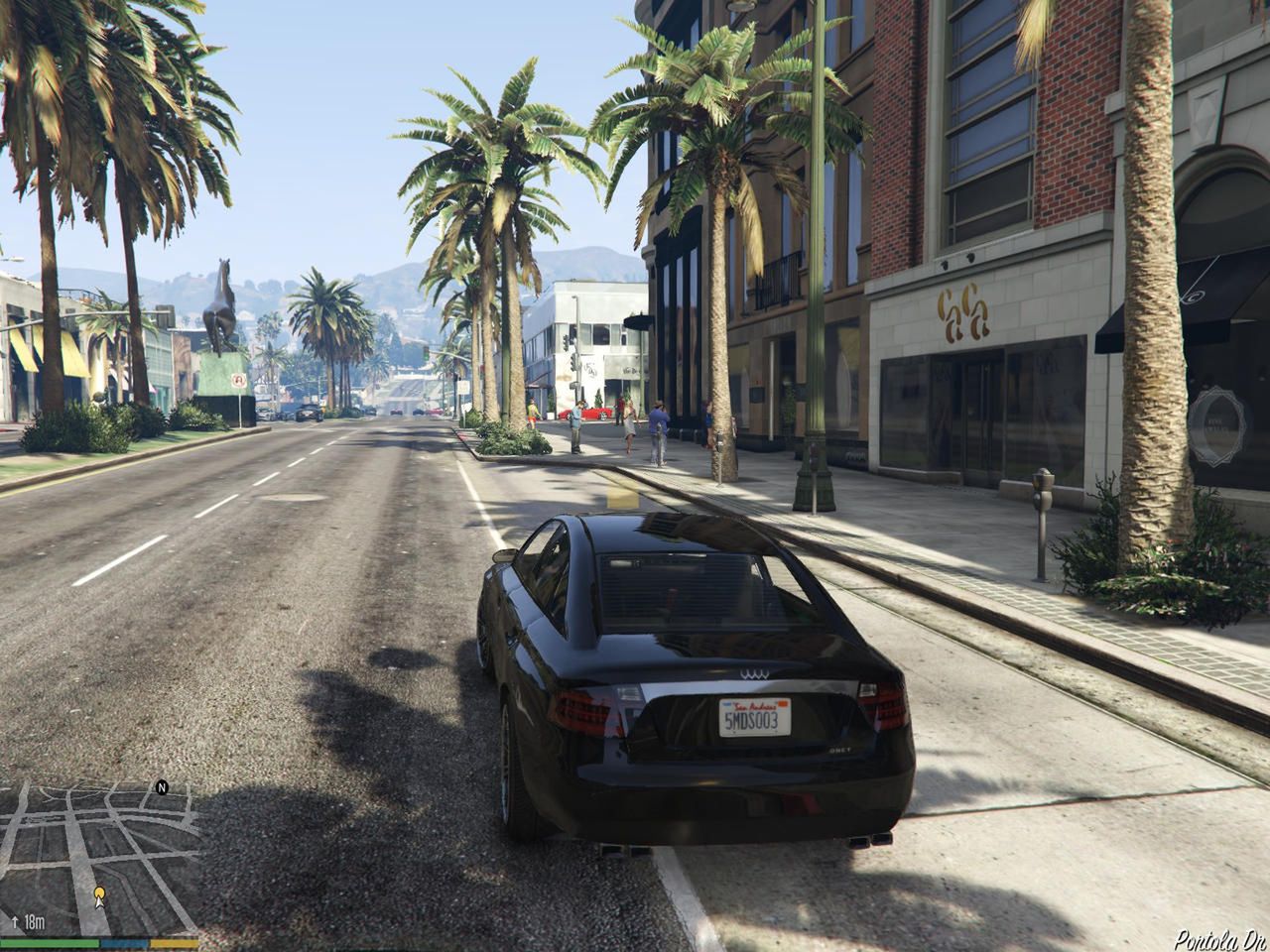Click the white player arrow on the minimap
The image size is (1270, 952).
click(x=99, y=904)
